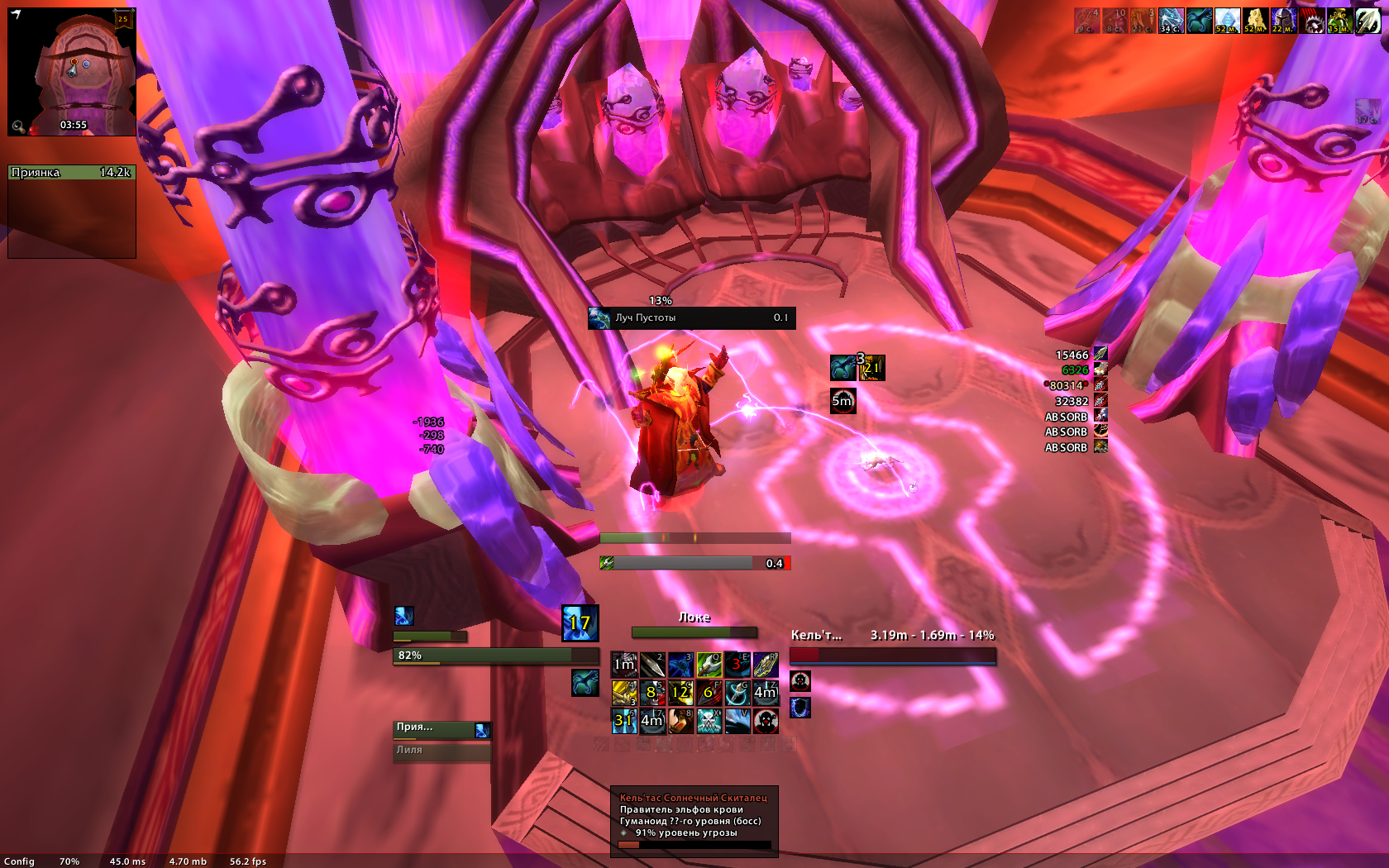This screenshot has width=1389, height=868.
Task: Select the Прия... party frame
Action: click(442, 729)
